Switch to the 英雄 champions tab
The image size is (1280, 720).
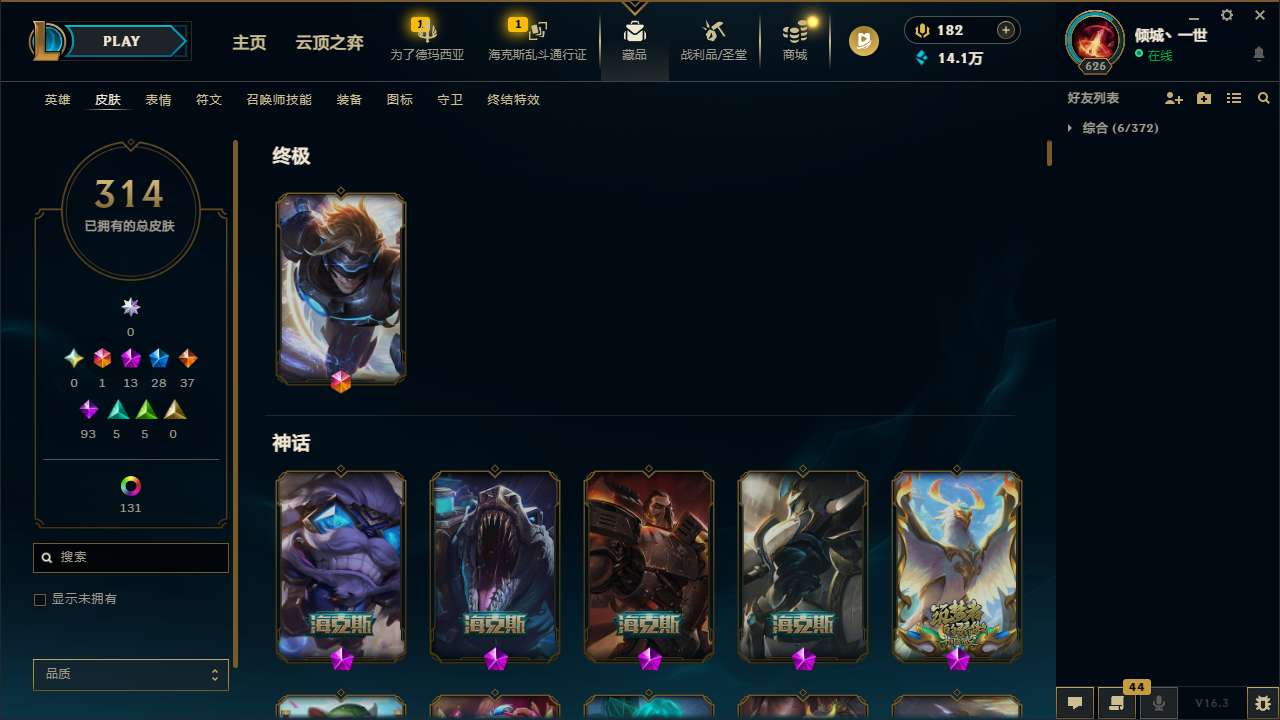57,100
